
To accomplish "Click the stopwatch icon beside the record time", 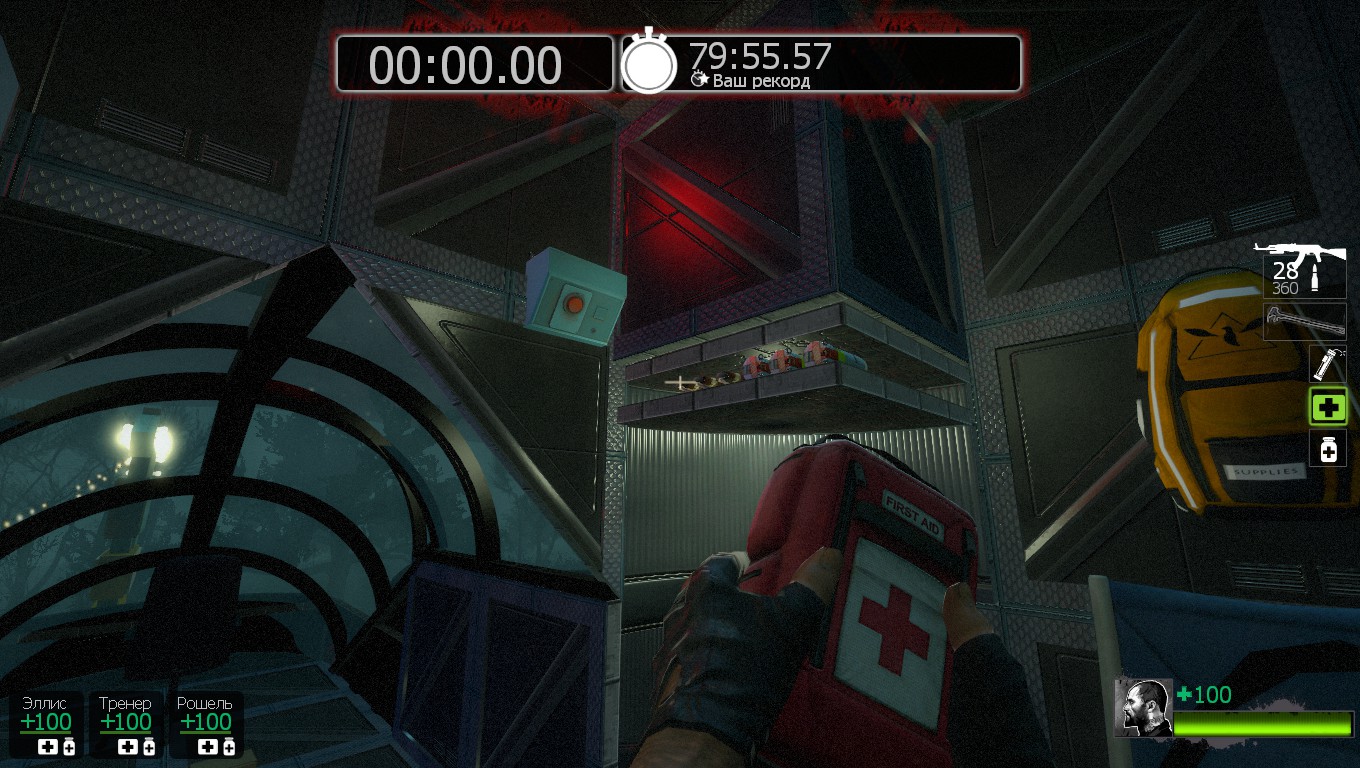I will pos(649,63).
